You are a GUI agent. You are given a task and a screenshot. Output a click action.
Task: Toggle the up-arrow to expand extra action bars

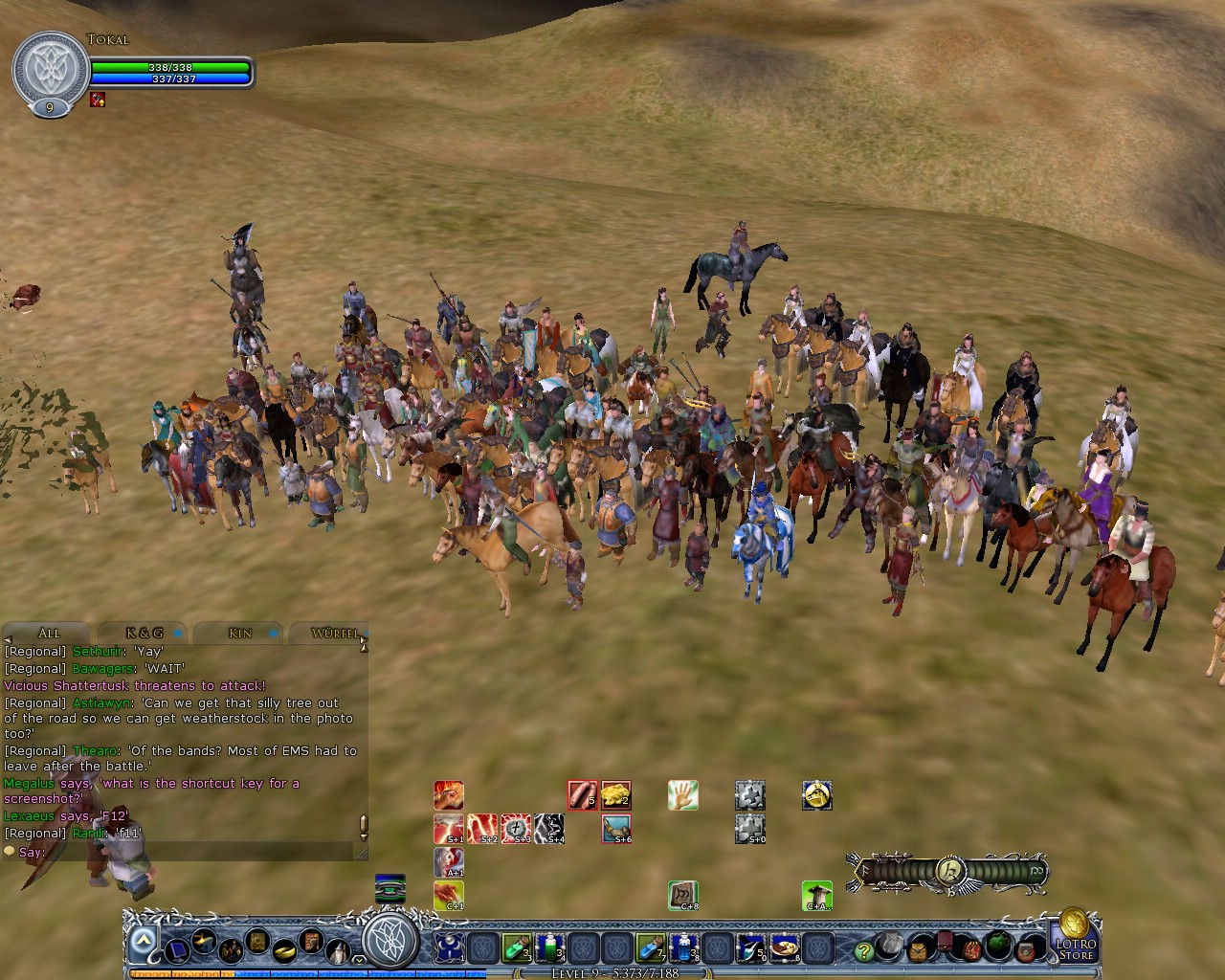pyautogui.click(x=144, y=938)
